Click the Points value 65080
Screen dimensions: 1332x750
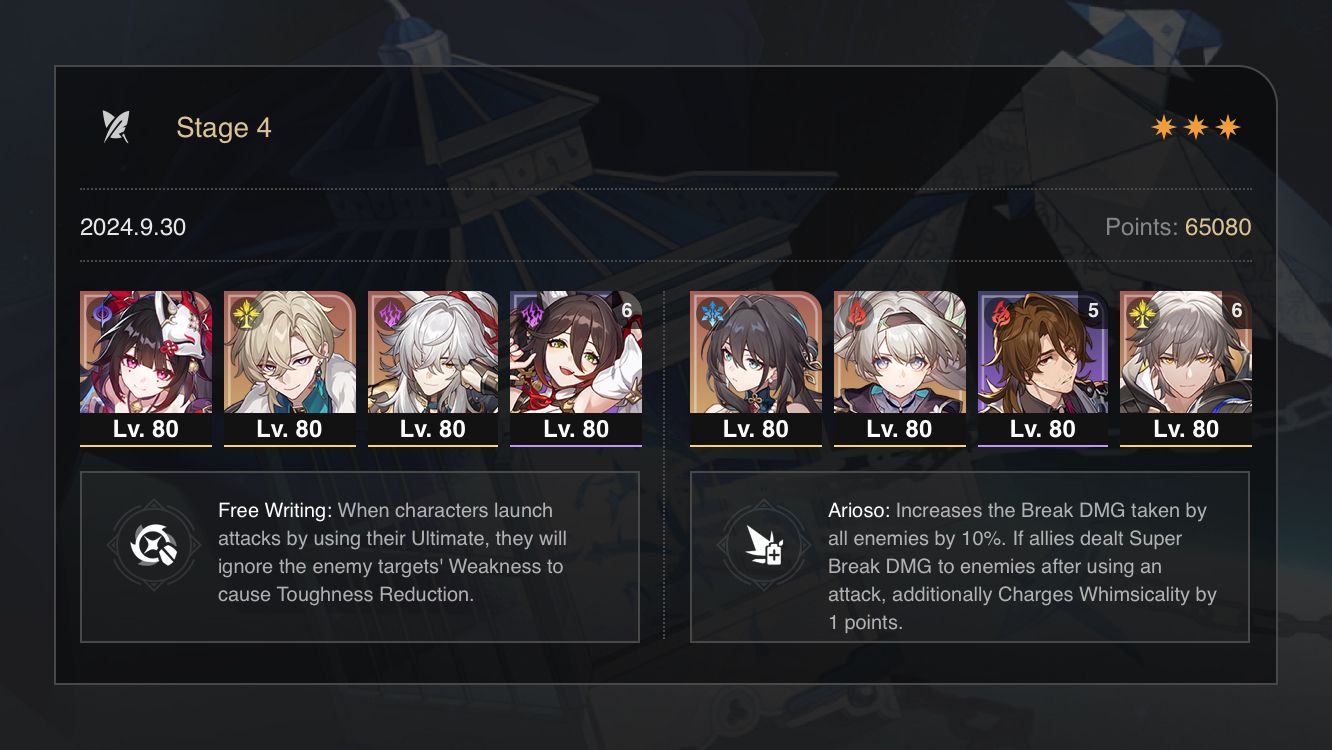(1218, 227)
